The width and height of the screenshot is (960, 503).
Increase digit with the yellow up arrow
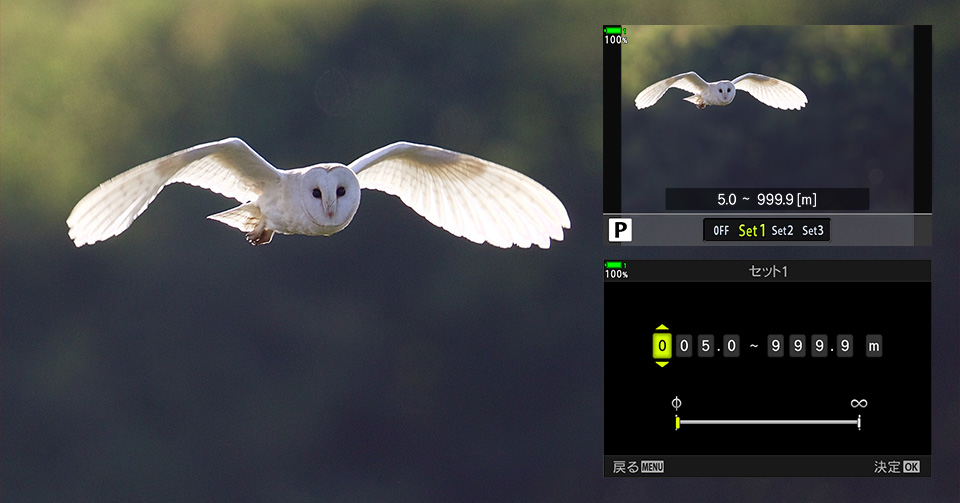click(x=661, y=328)
